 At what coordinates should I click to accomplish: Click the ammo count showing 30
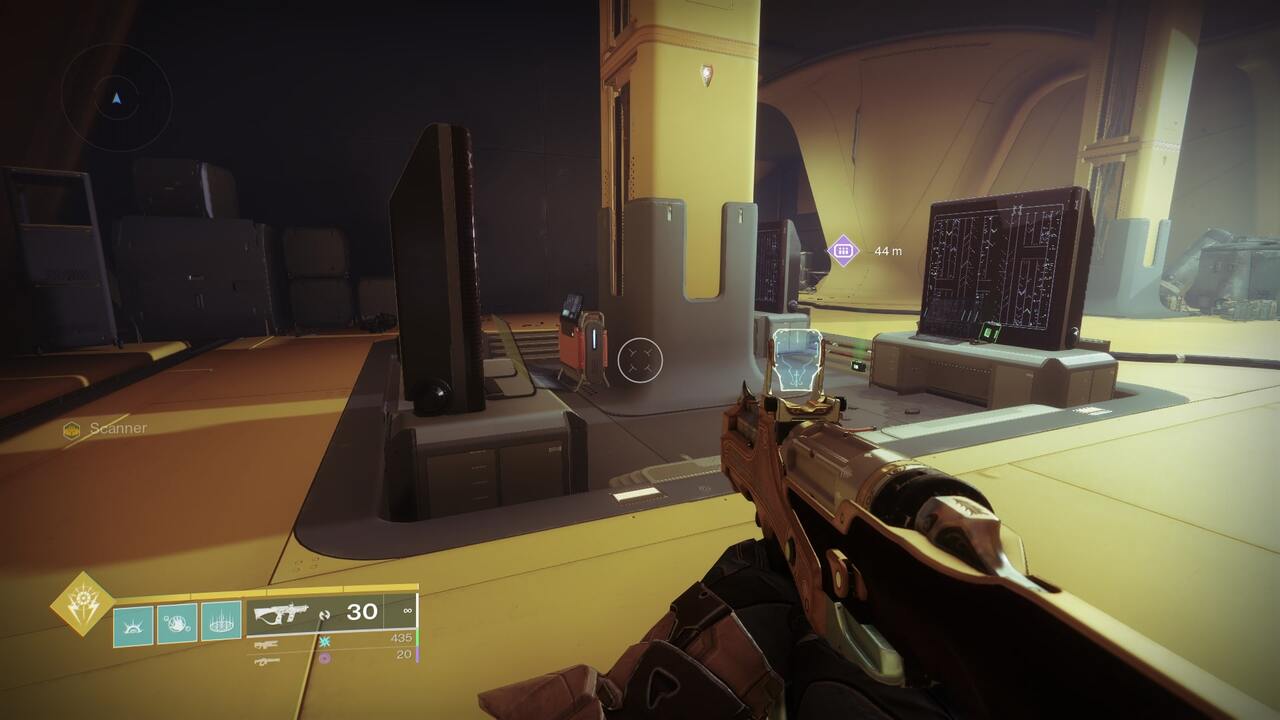(x=363, y=612)
